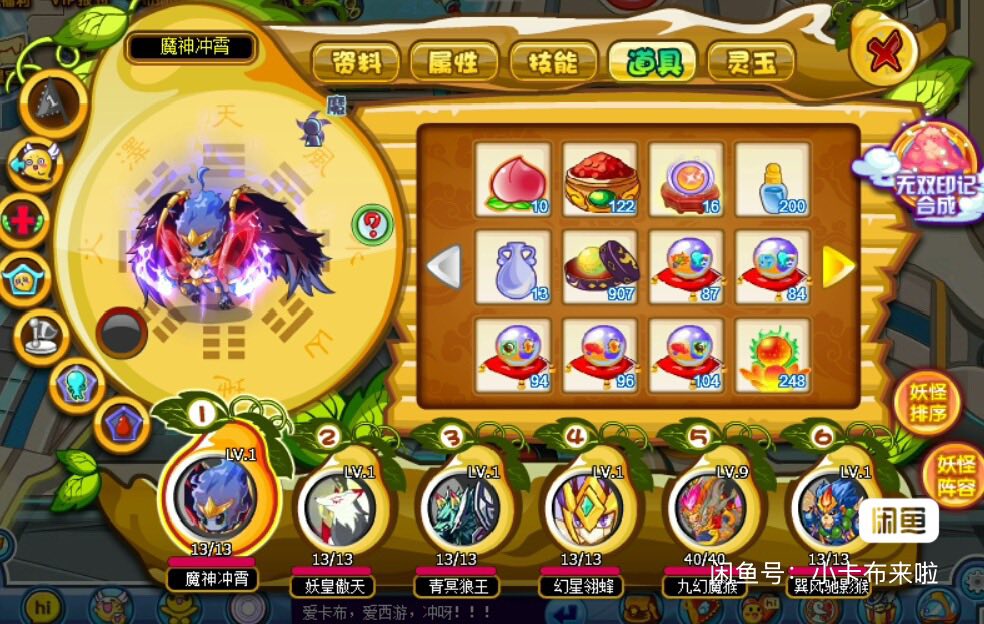The image size is (984, 624).
Task: Select the 灵玉 tab
Action: coord(750,63)
